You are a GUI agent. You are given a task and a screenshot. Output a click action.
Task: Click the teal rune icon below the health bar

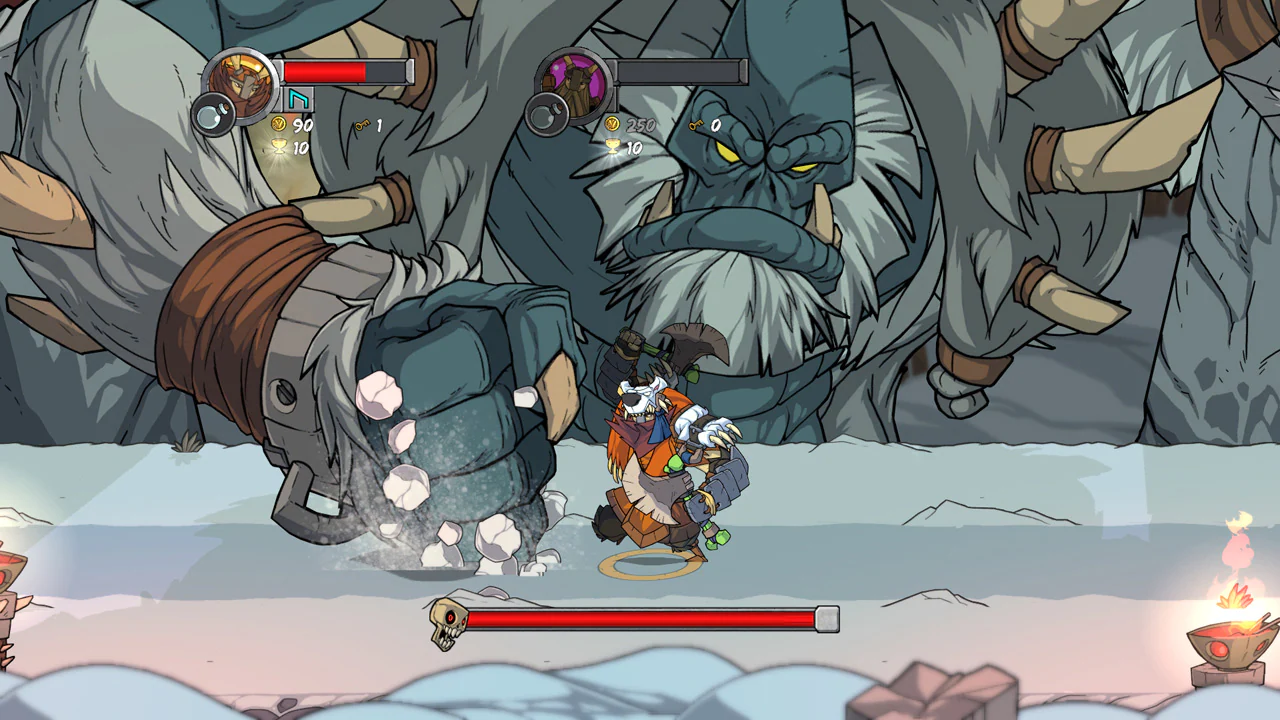coord(297,101)
